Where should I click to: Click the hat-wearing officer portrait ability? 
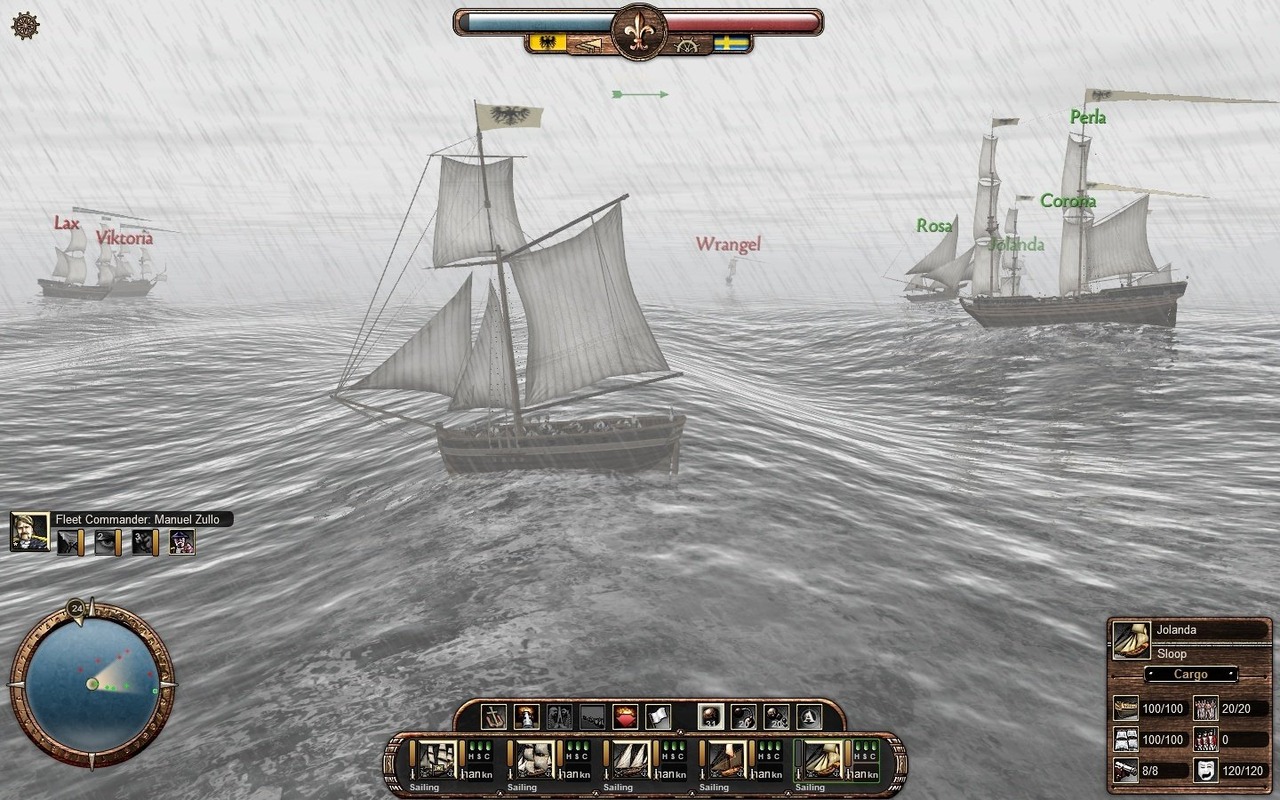tap(181, 542)
